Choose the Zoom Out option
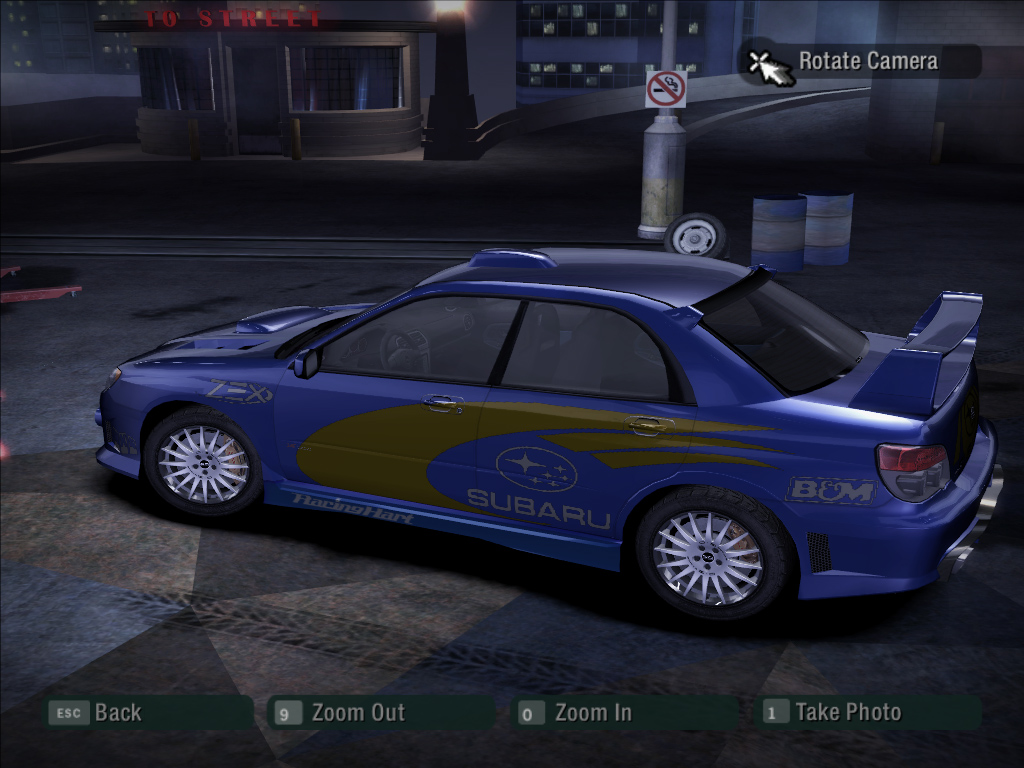This screenshot has width=1024, height=768. point(357,713)
